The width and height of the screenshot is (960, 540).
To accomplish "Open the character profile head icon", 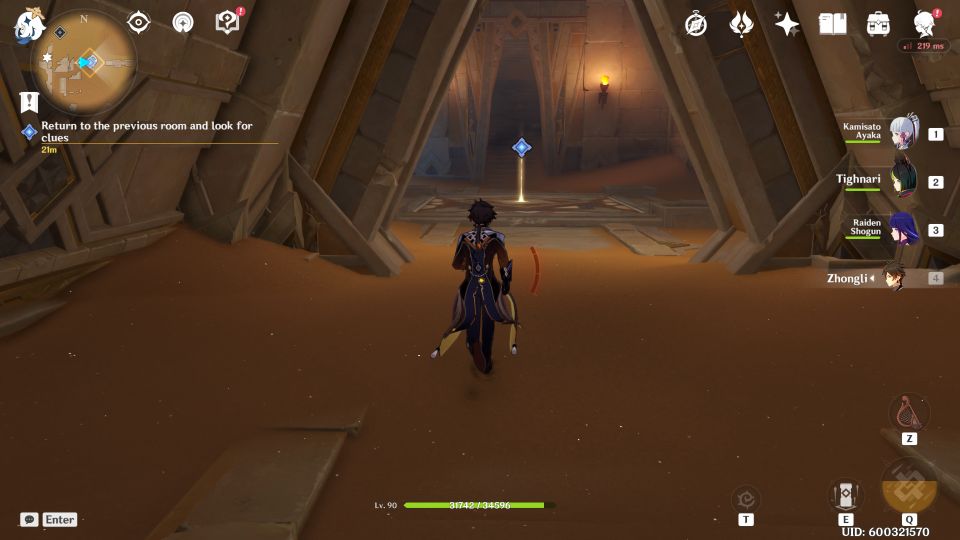I will pyautogui.click(x=925, y=24).
